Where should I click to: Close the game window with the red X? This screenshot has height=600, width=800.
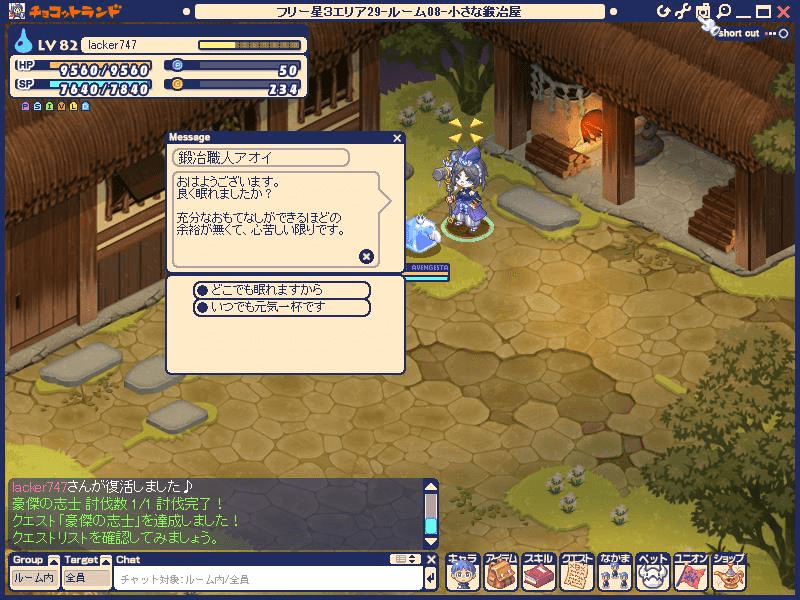[x=783, y=11]
